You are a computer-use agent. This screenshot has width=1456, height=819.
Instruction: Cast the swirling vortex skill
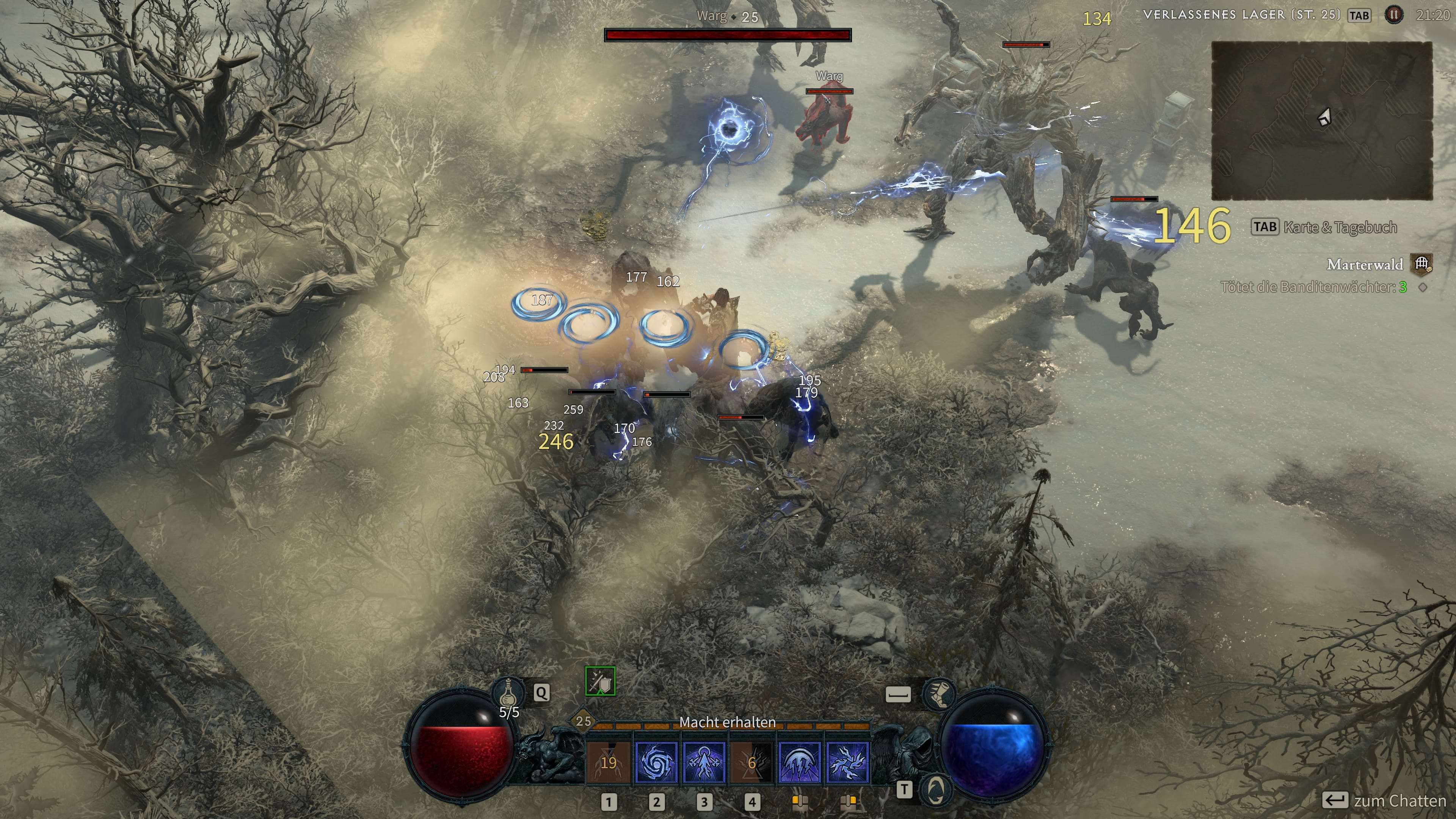(656, 763)
